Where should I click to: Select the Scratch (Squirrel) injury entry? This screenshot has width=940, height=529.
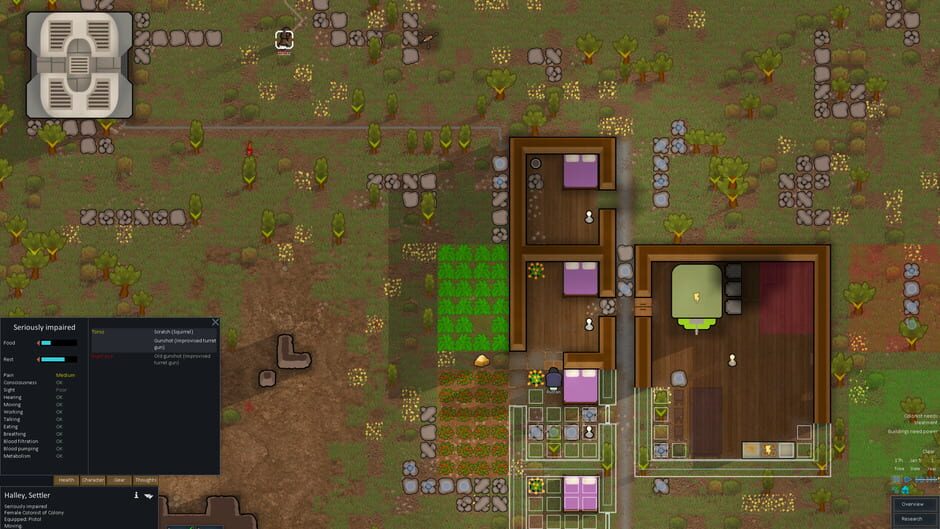(x=173, y=332)
